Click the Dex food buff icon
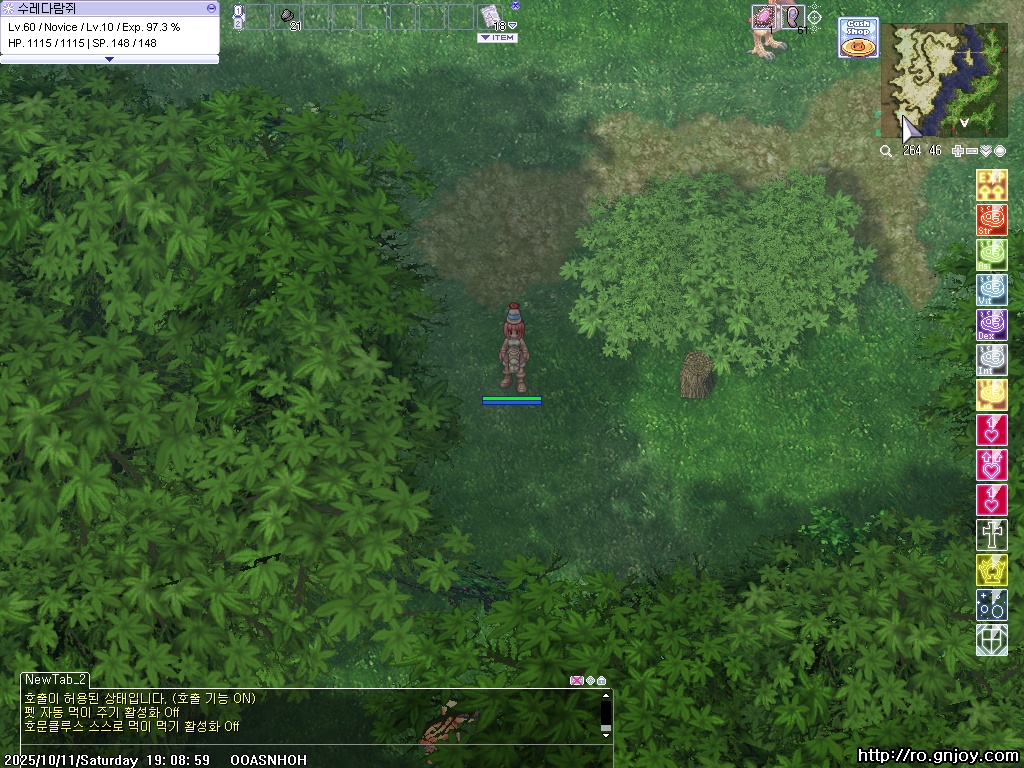Image resolution: width=1024 pixels, height=768 pixels. 991,325
